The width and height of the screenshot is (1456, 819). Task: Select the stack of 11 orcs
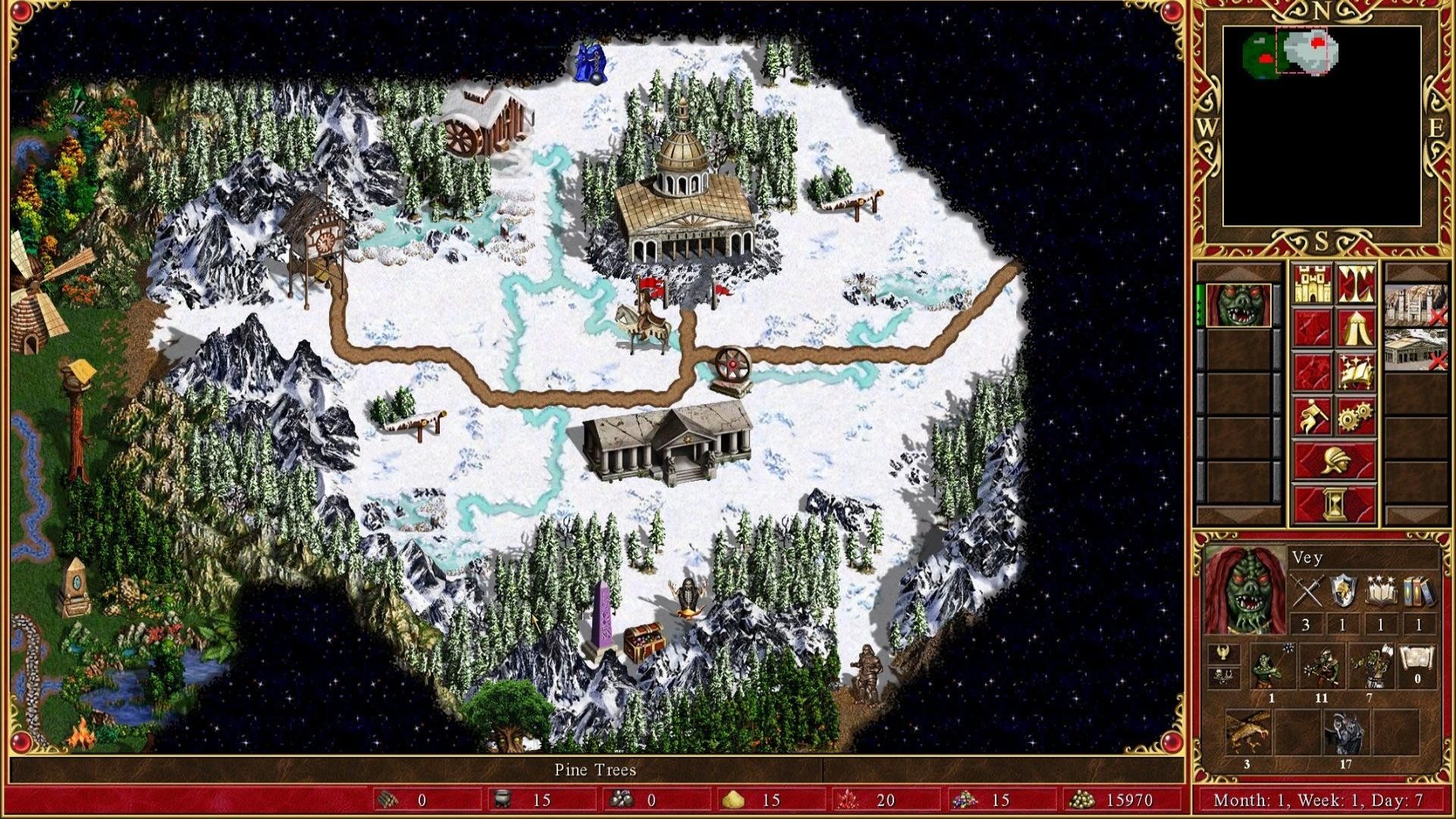point(1321,667)
